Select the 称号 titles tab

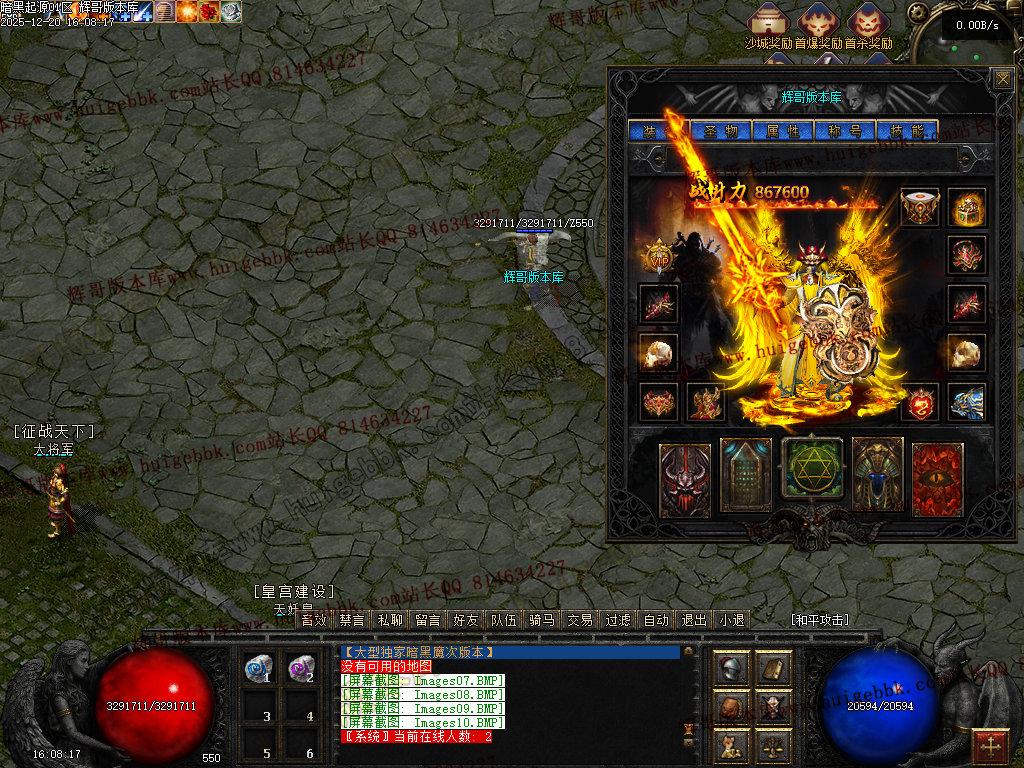[844, 131]
